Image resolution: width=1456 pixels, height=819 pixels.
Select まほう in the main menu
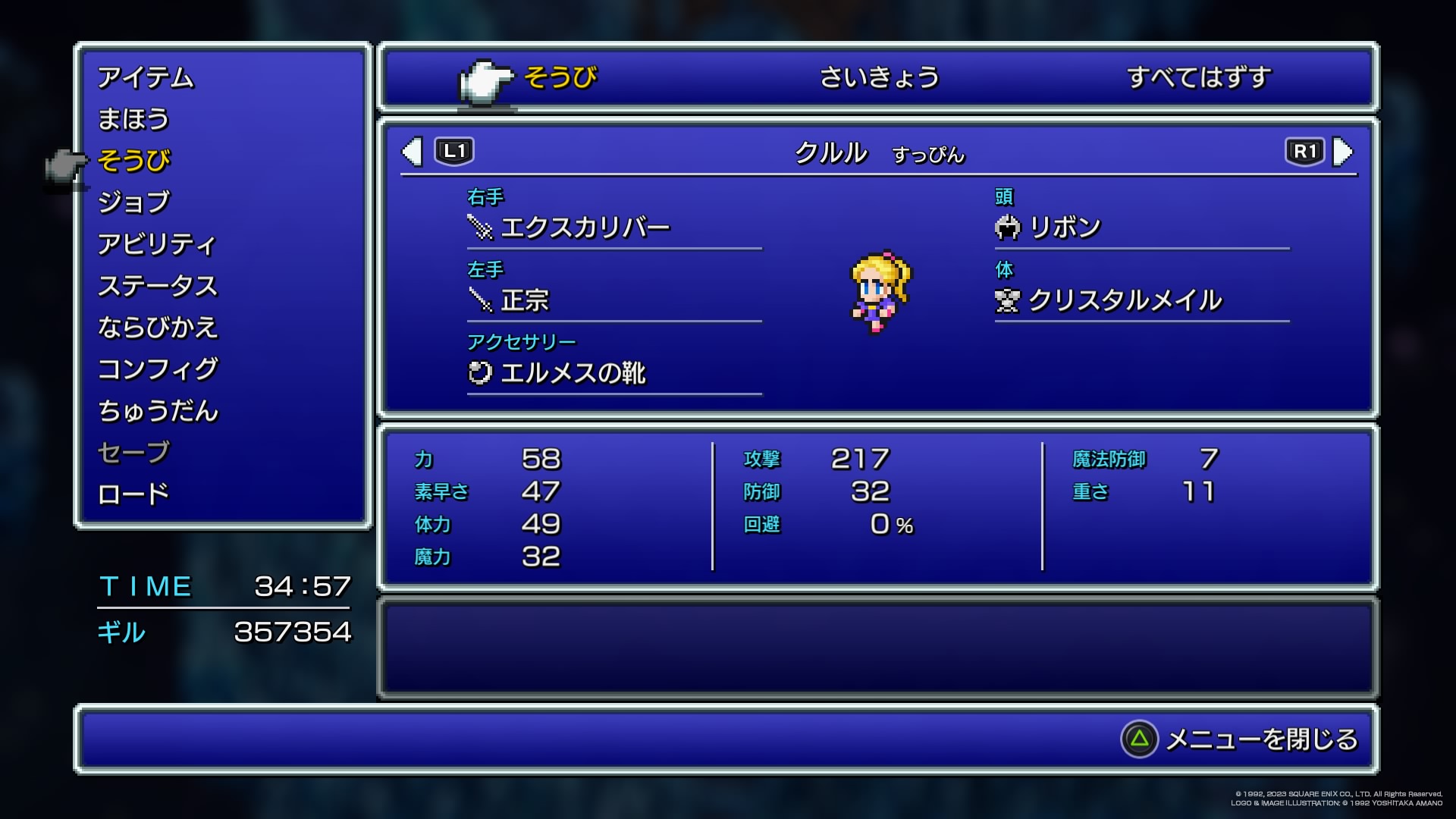pyautogui.click(x=133, y=120)
